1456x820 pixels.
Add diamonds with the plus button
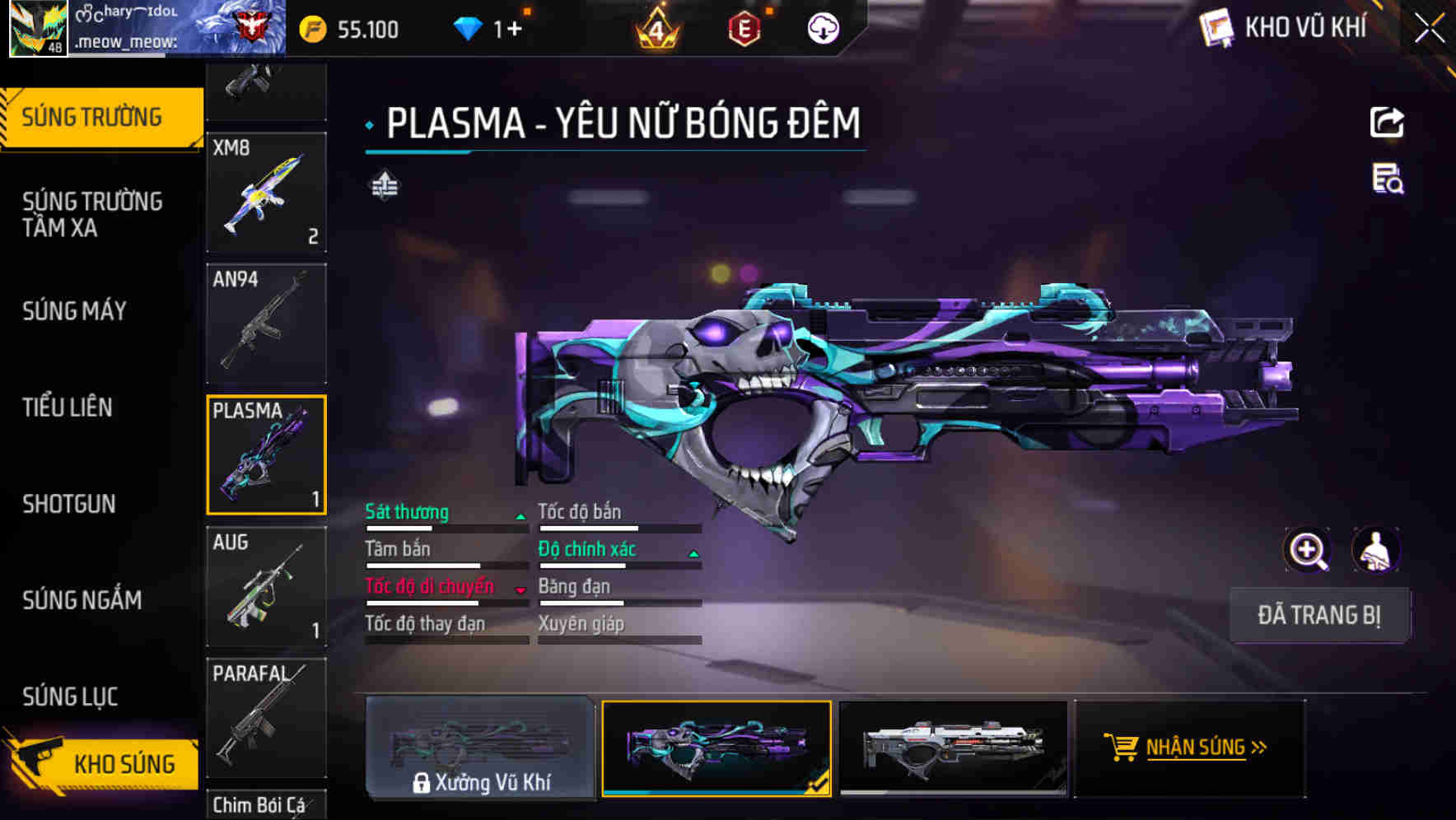(514, 29)
